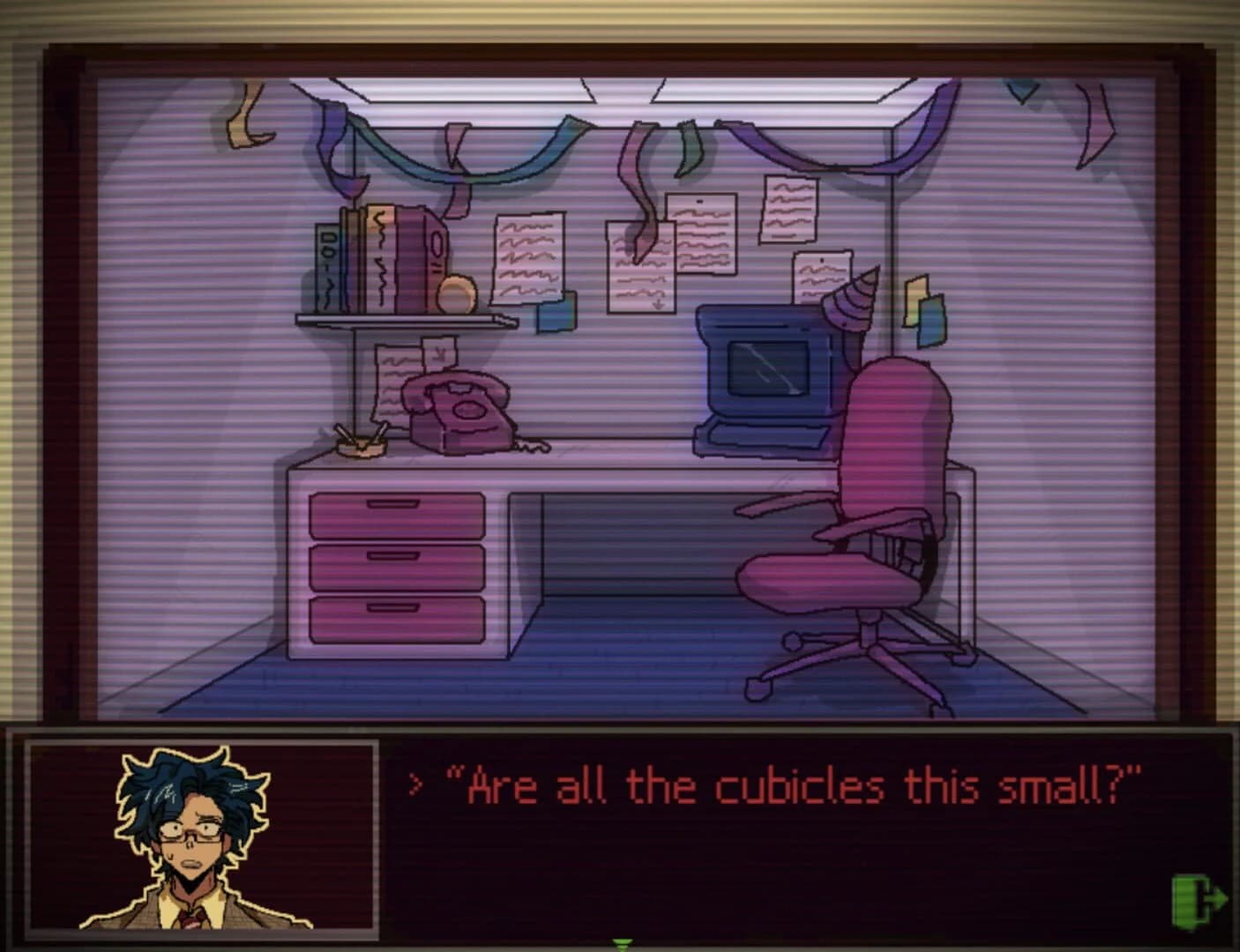The image size is (1240, 952).
Task: Click the papers tacked left of the streamers
Action: [527, 256]
